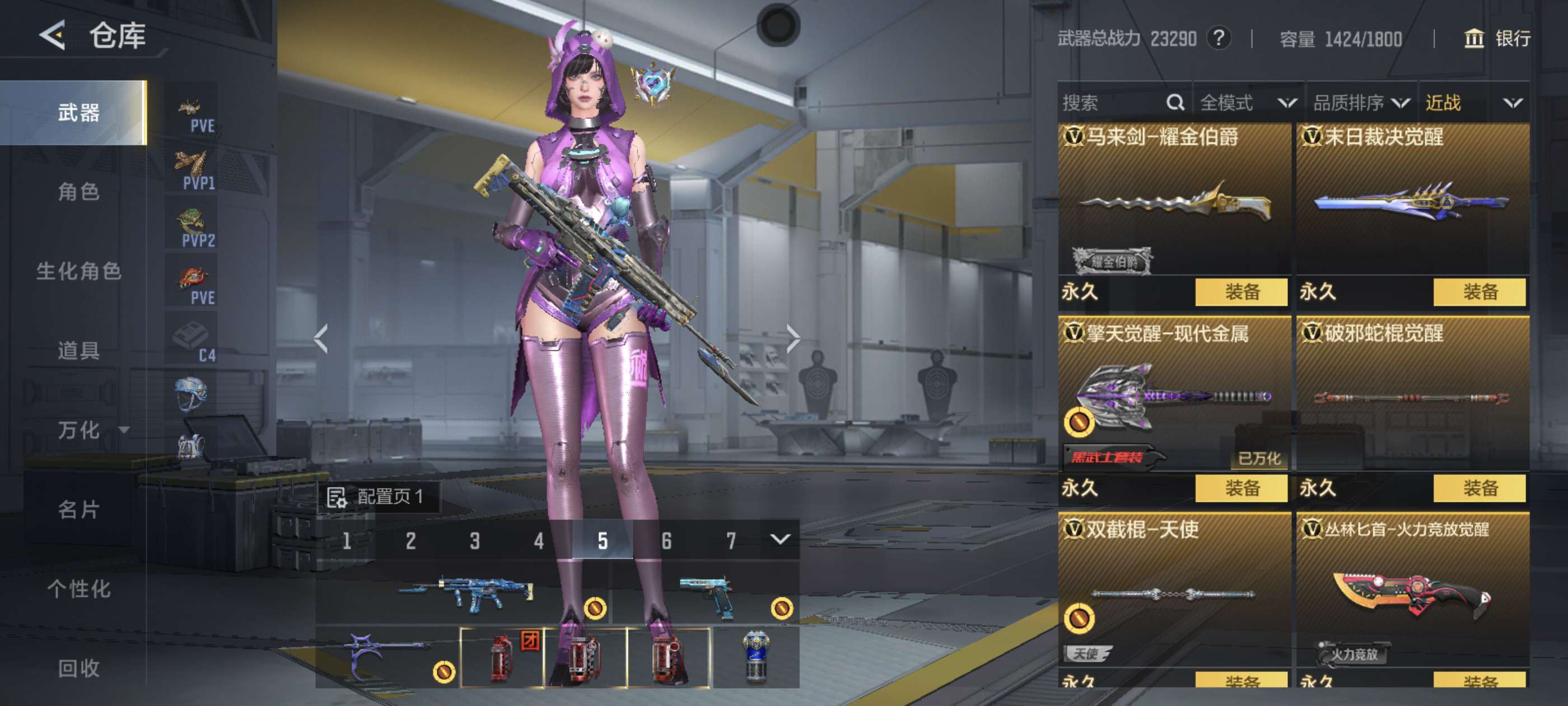The height and width of the screenshot is (706, 1568).
Task: Open the 名片 name card tab
Action: [78, 509]
